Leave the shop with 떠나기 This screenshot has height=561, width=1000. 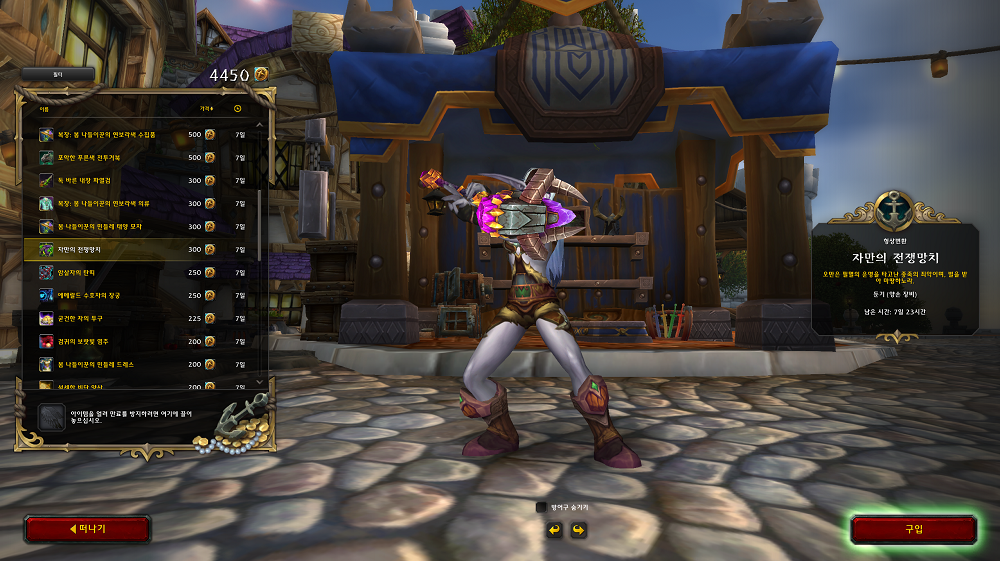[x=87, y=529]
